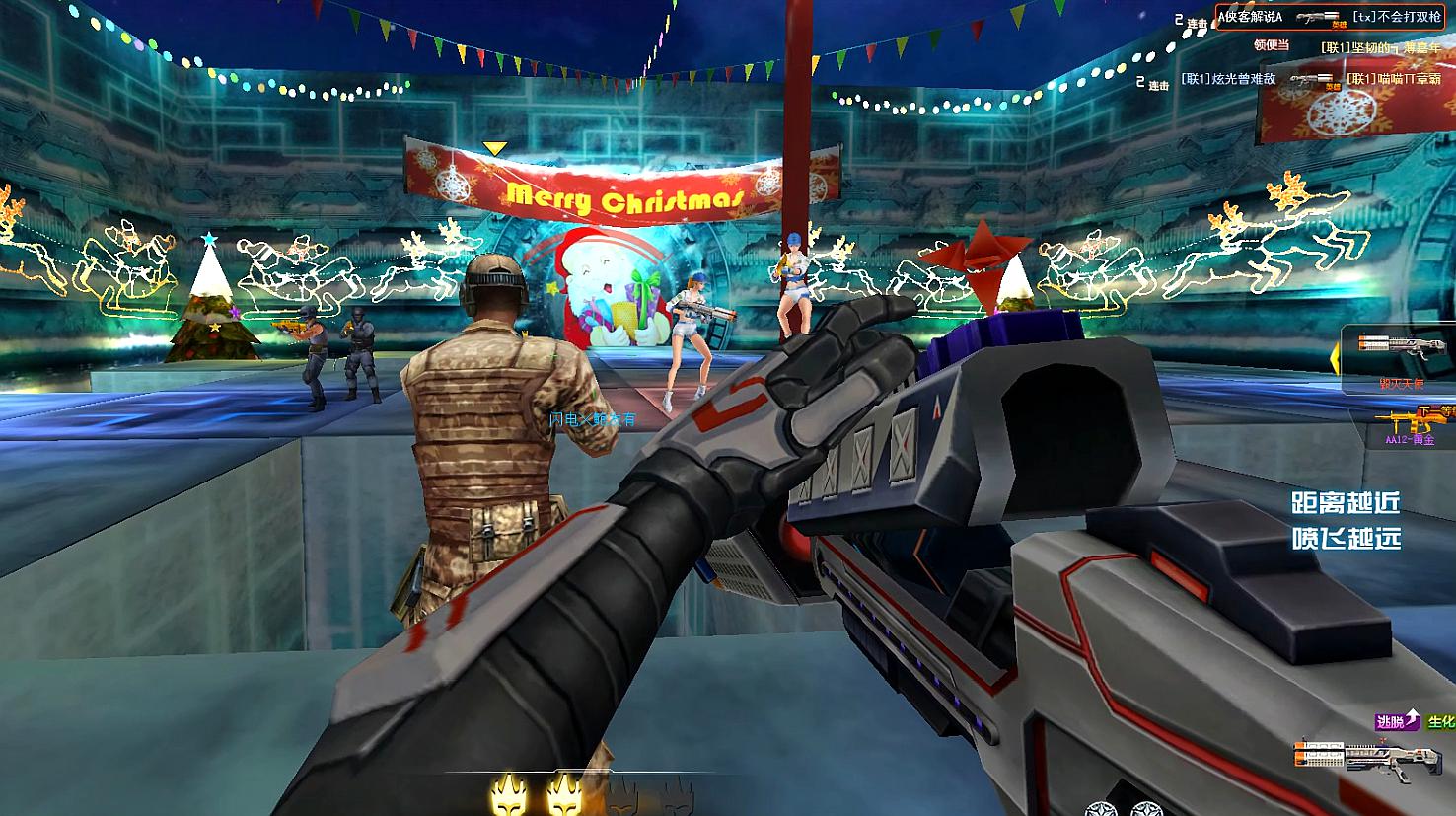
Task: Click the equipped shotgun icon under 逃脱
Action: coord(1369,758)
